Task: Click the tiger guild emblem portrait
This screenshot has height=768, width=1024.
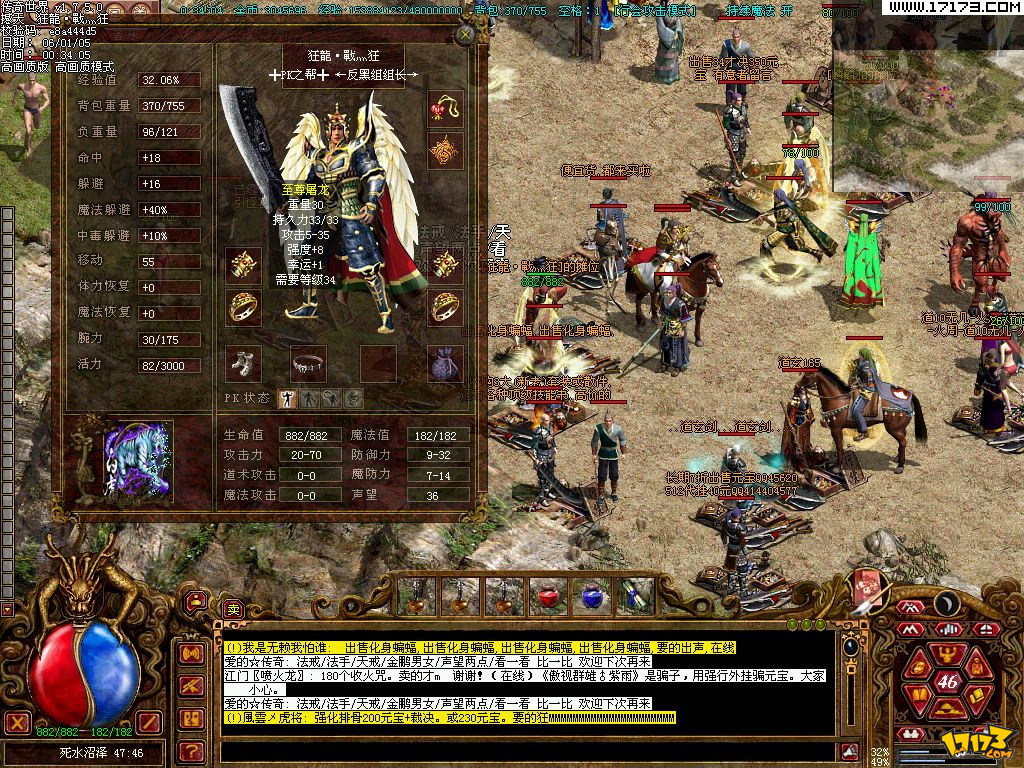Action: (139, 462)
